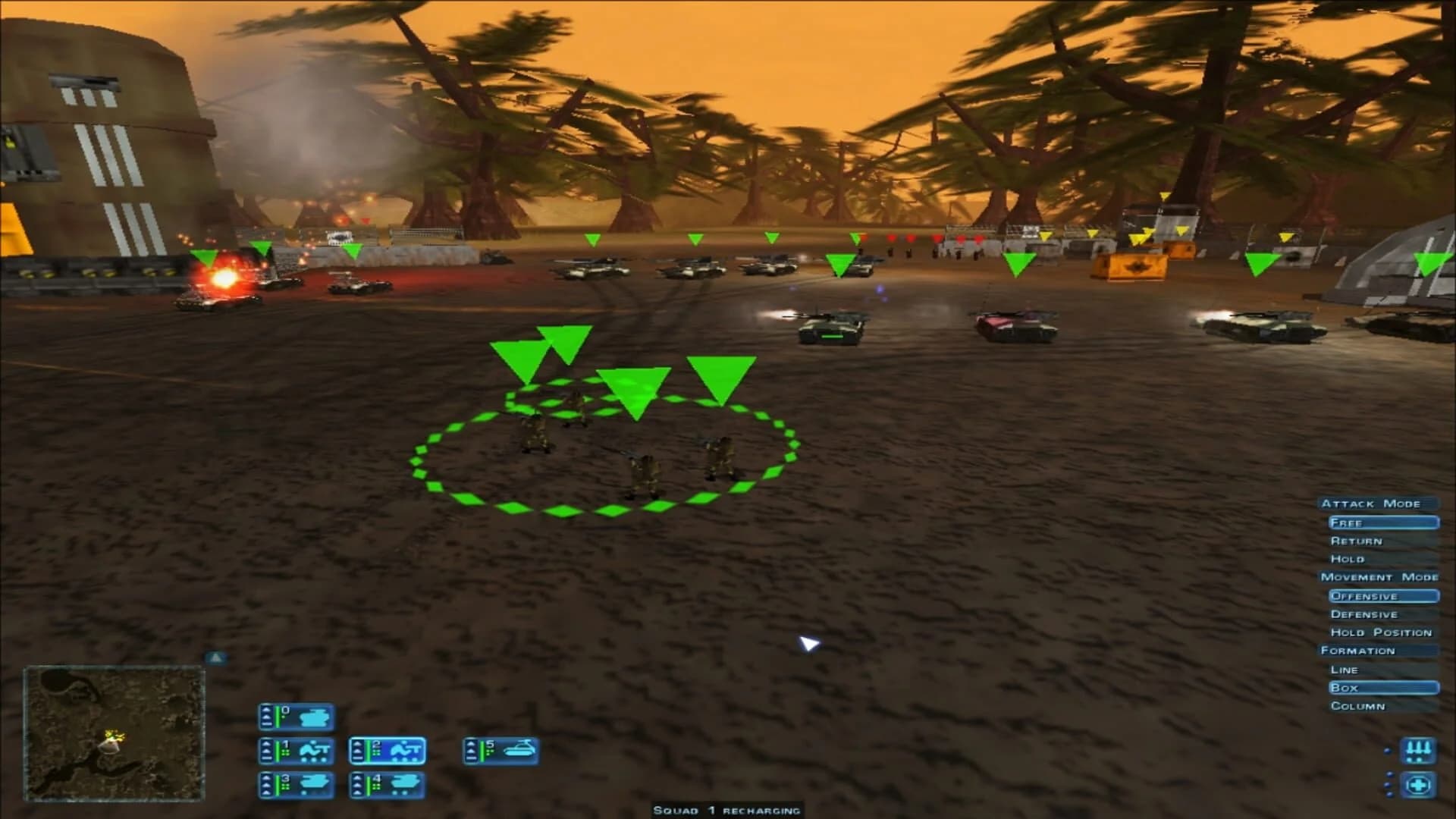This screenshot has height=819, width=1456.
Task: Click the infantry group icon above the medic icon
Action: tap(1420, 751)
